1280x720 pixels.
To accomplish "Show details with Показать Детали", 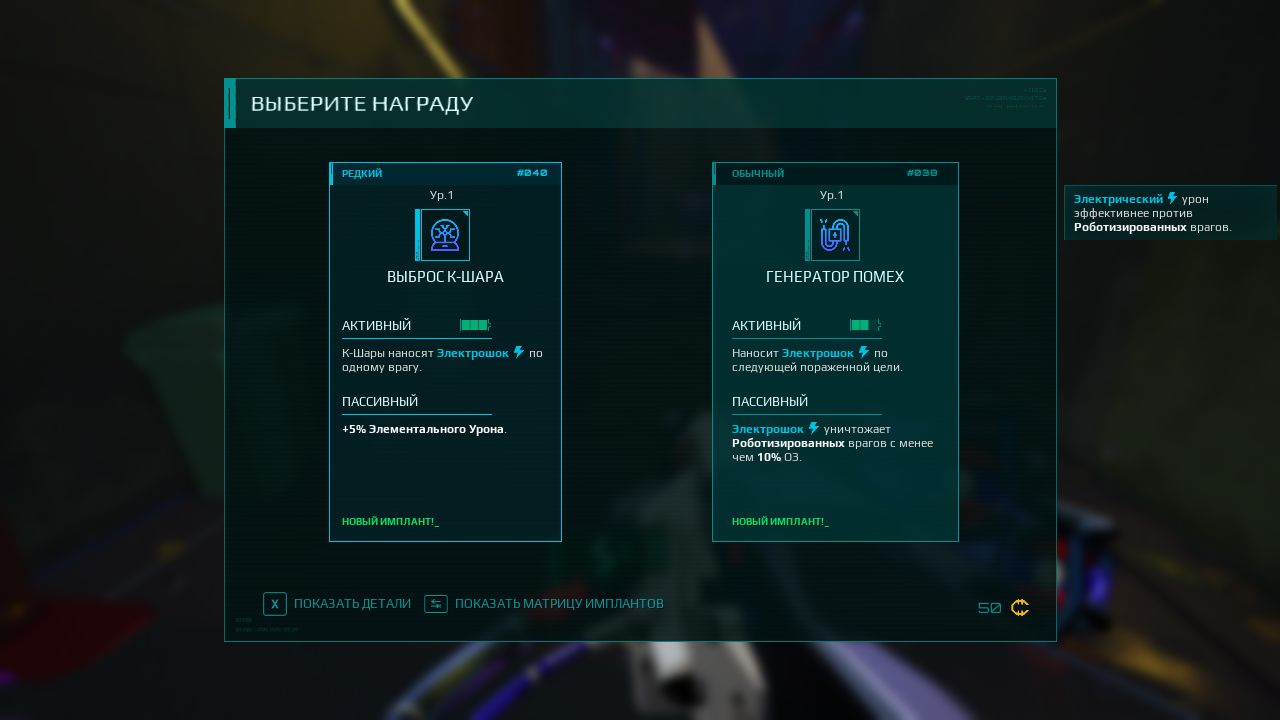I will tap(337, 604).
